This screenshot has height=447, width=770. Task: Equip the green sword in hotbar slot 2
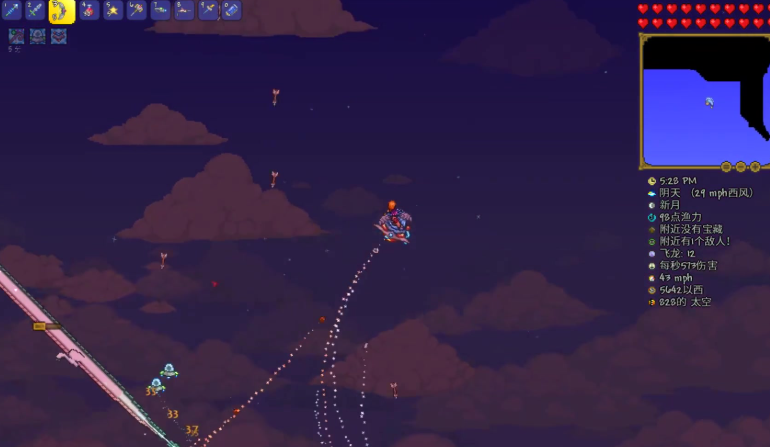click(35, 10)
